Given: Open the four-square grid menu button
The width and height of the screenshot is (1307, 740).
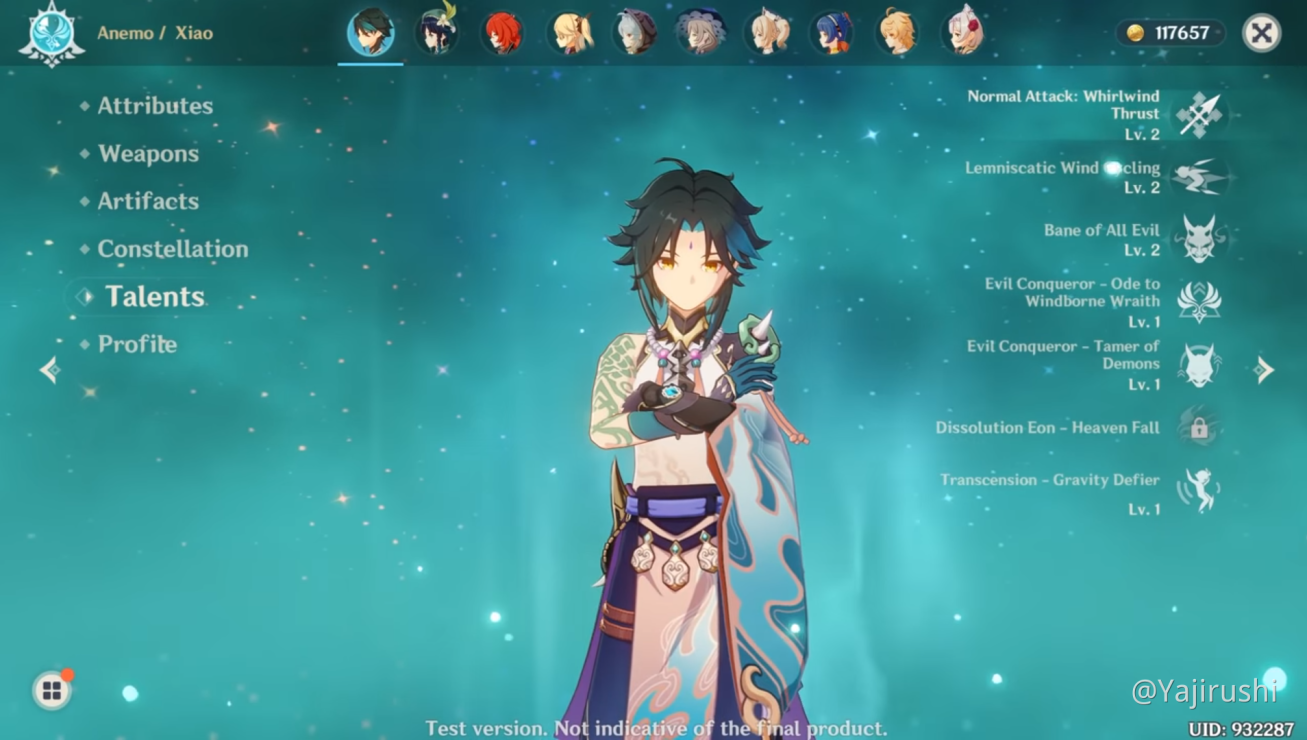Looking at the screenshot, I should pyautogui.click(x=51, y=691).
